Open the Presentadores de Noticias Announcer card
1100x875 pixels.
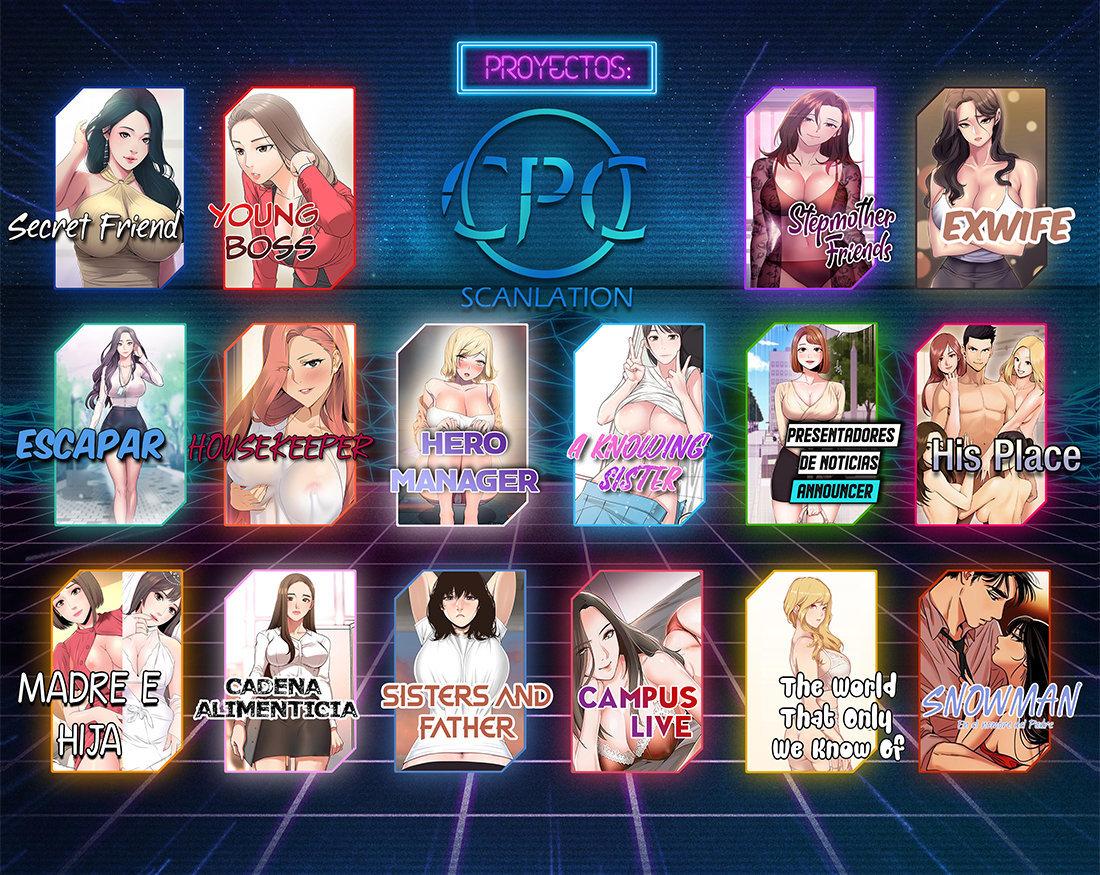812,423
